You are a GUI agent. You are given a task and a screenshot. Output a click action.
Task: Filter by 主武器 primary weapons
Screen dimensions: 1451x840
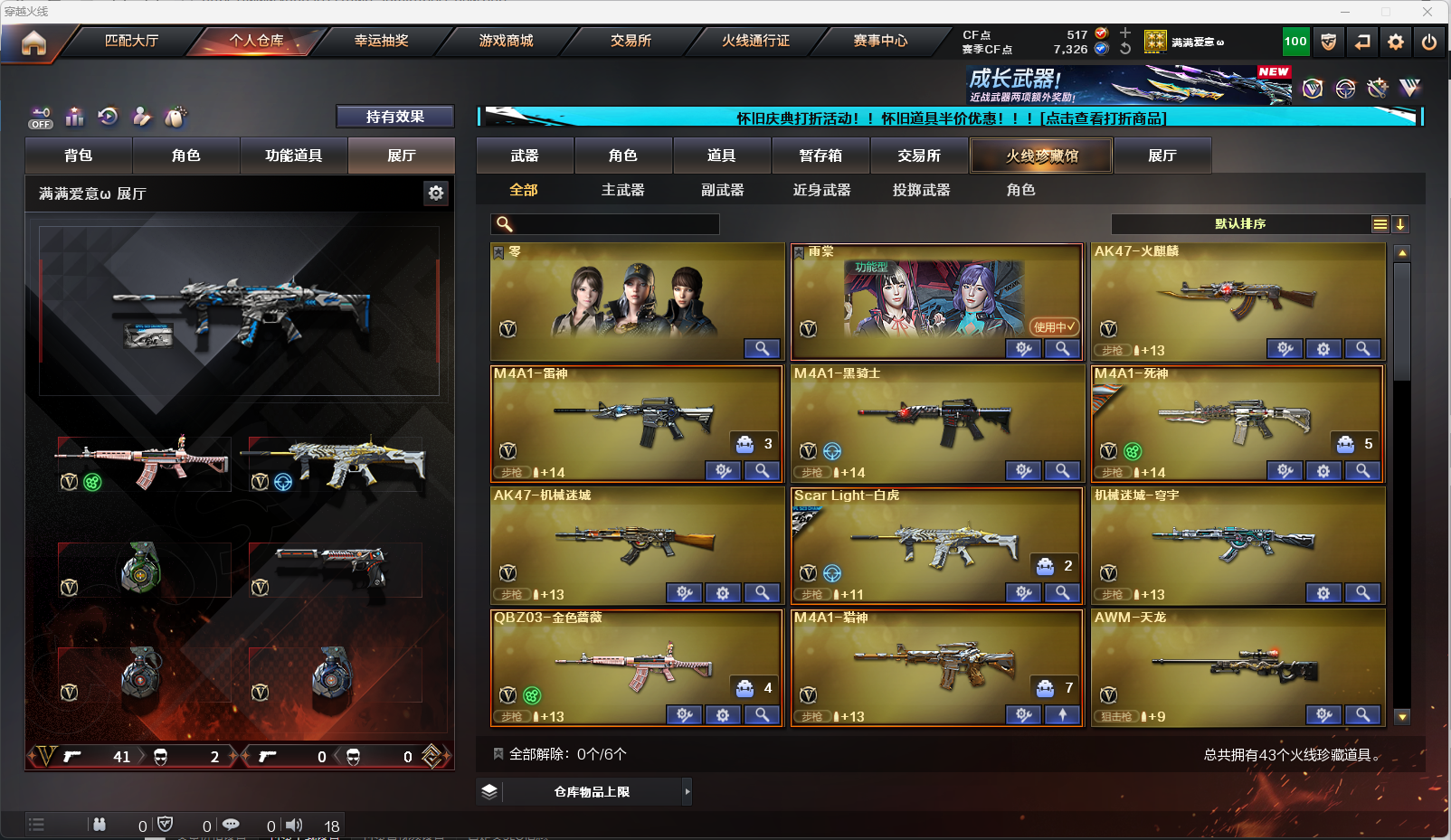[622, 190]
